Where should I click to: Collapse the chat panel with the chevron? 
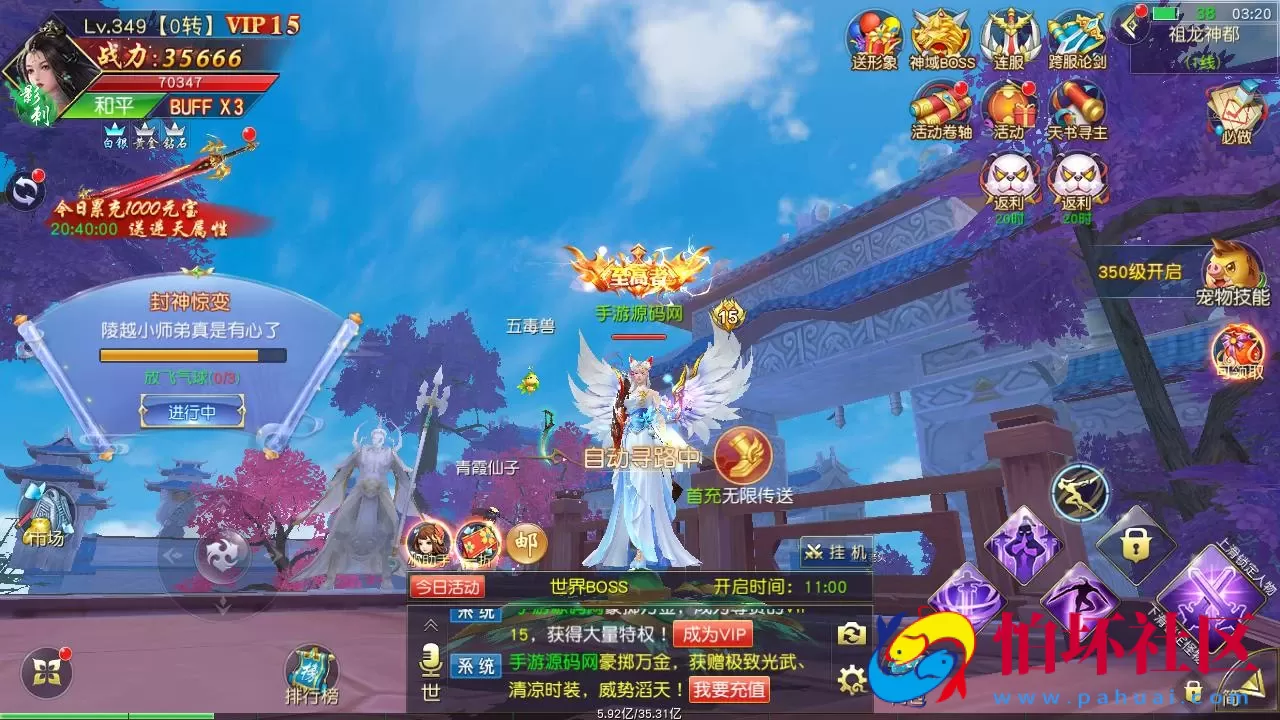pyautogui.click(x=429, y=626)
